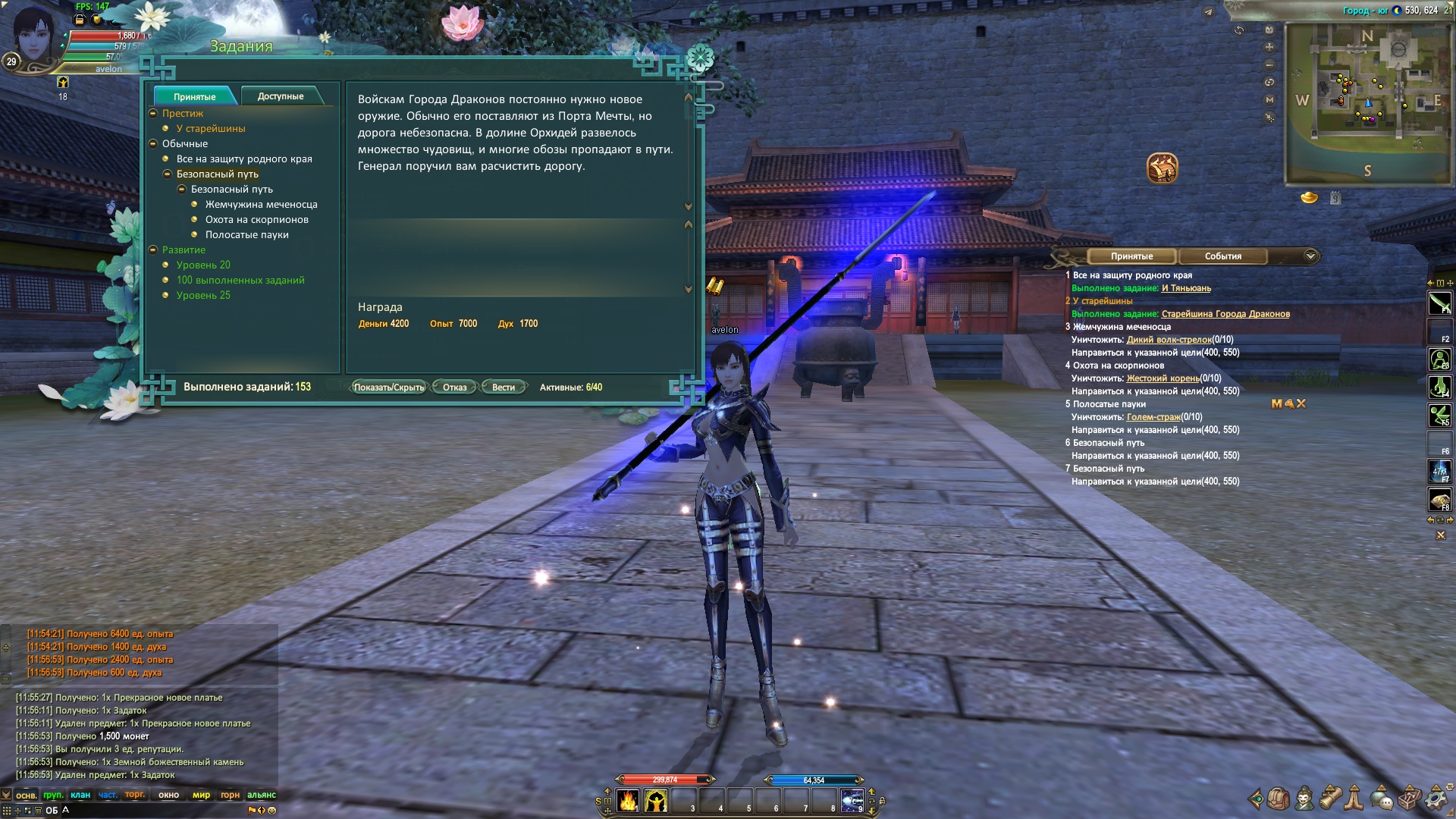1456x819 pixels.
Task: Open the treasure chest event icon
Action: click(x=1162, y=168)
